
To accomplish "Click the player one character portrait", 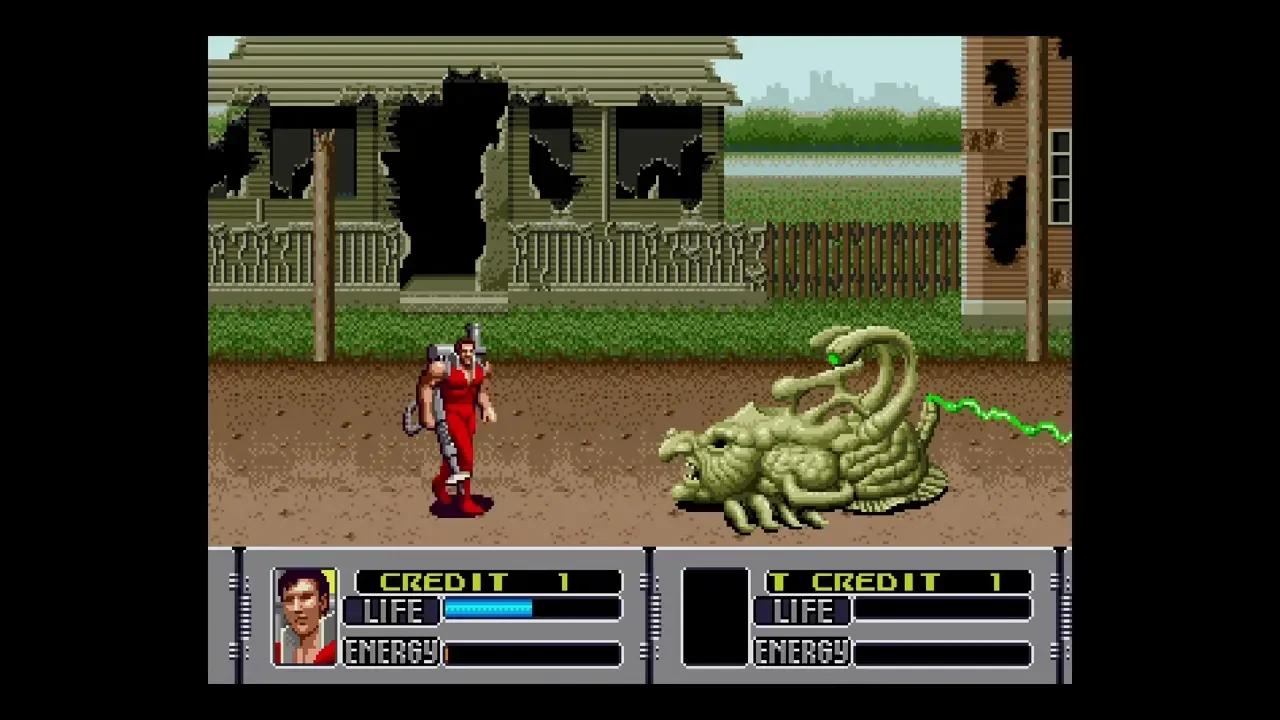I will click(x=305, y=615).
